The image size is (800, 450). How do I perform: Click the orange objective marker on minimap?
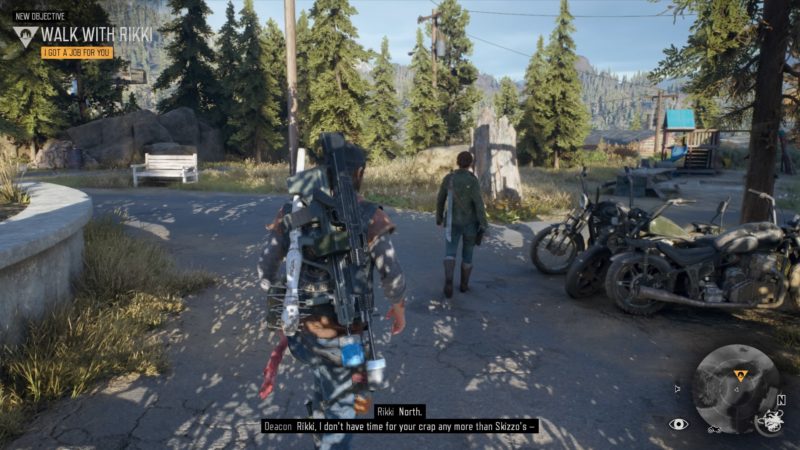[740, 375]
